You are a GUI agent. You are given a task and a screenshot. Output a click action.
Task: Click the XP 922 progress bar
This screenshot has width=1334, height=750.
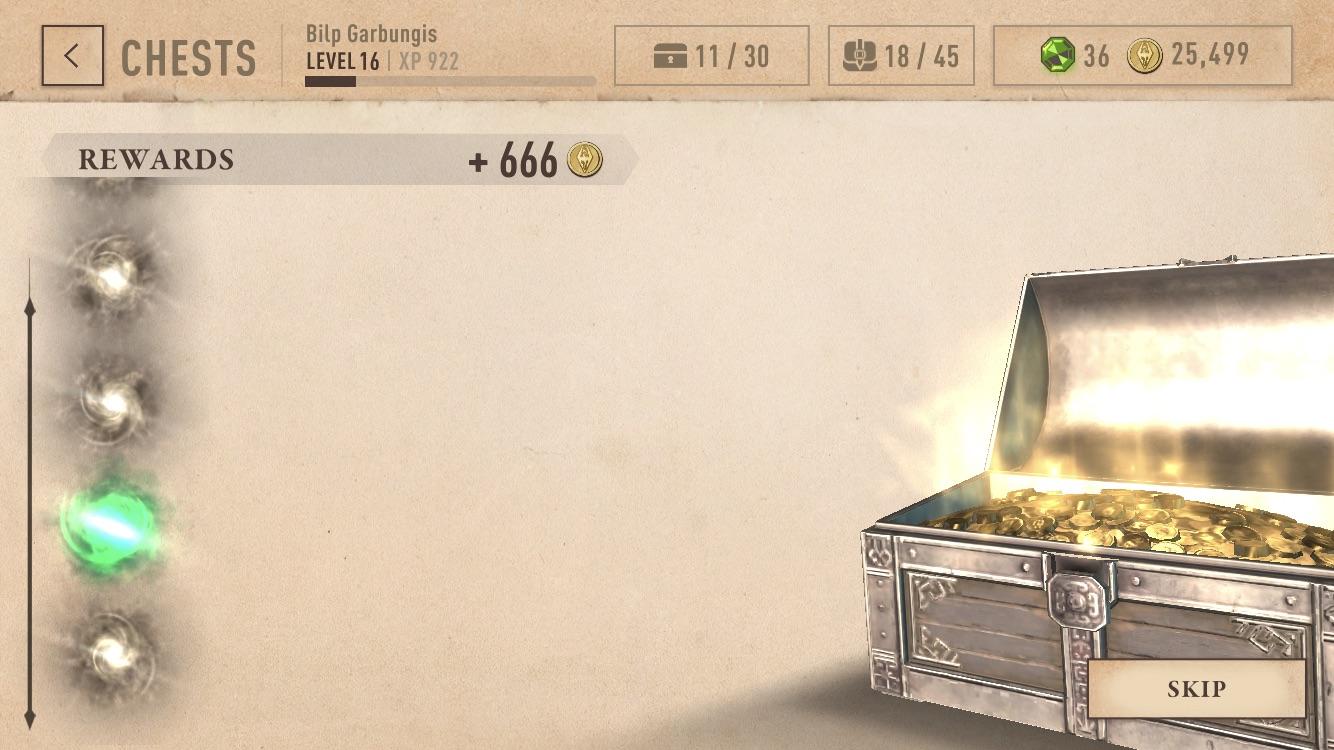[450, 79]
